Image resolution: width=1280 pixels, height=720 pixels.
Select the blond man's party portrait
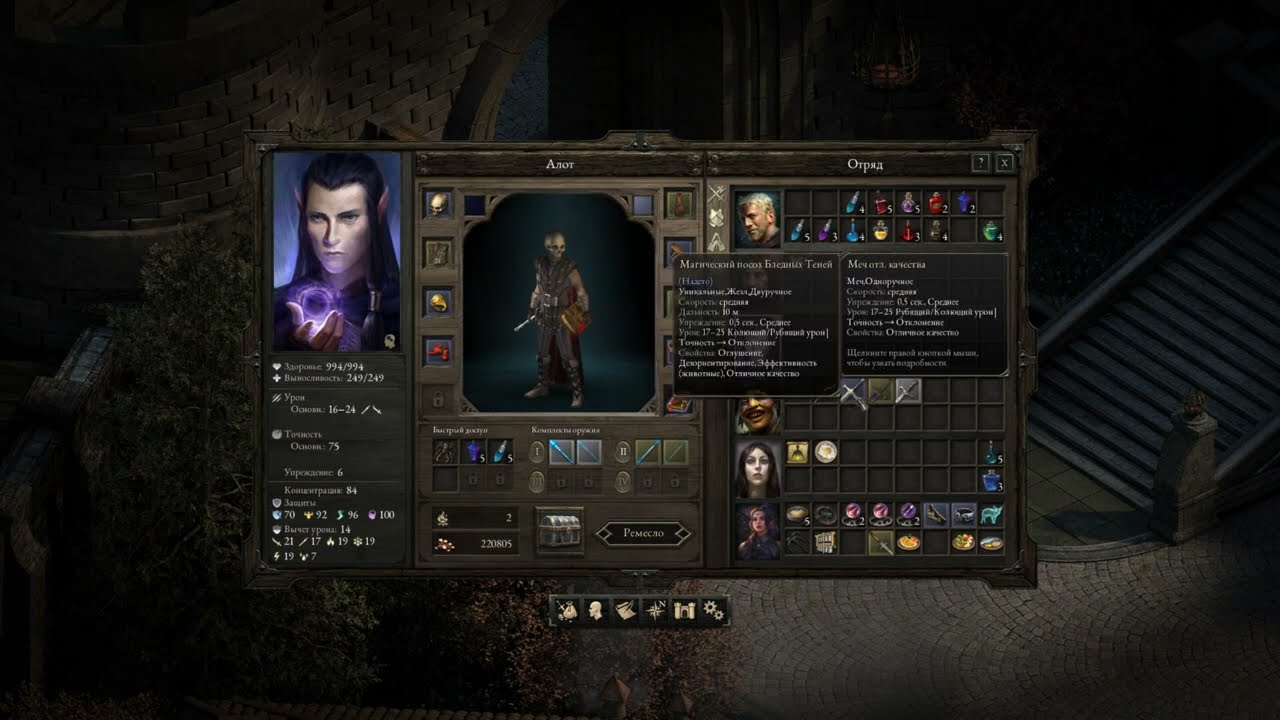[758, 219]
